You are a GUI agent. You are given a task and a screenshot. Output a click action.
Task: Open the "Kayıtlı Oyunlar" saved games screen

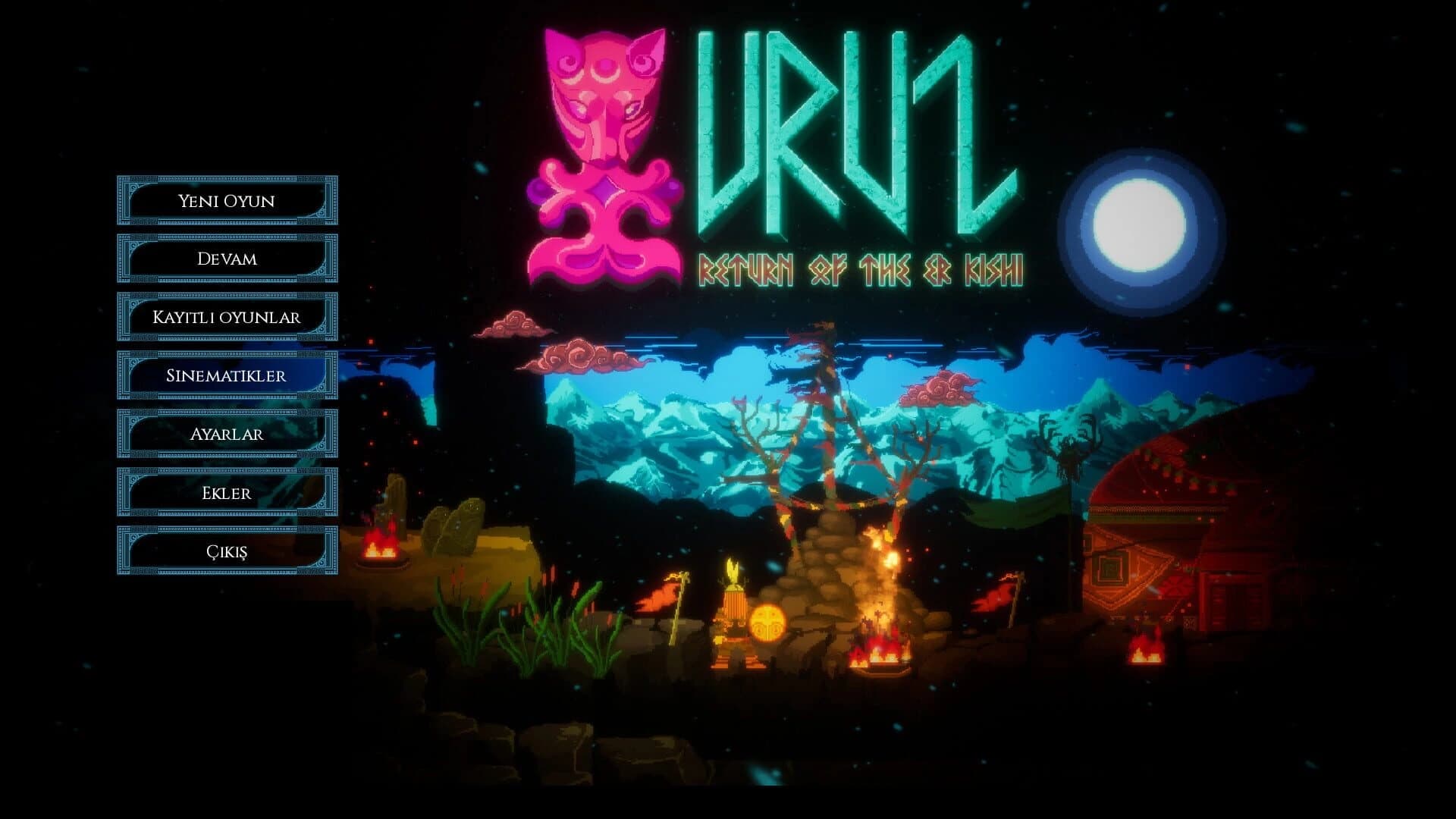tap(225, 317)
